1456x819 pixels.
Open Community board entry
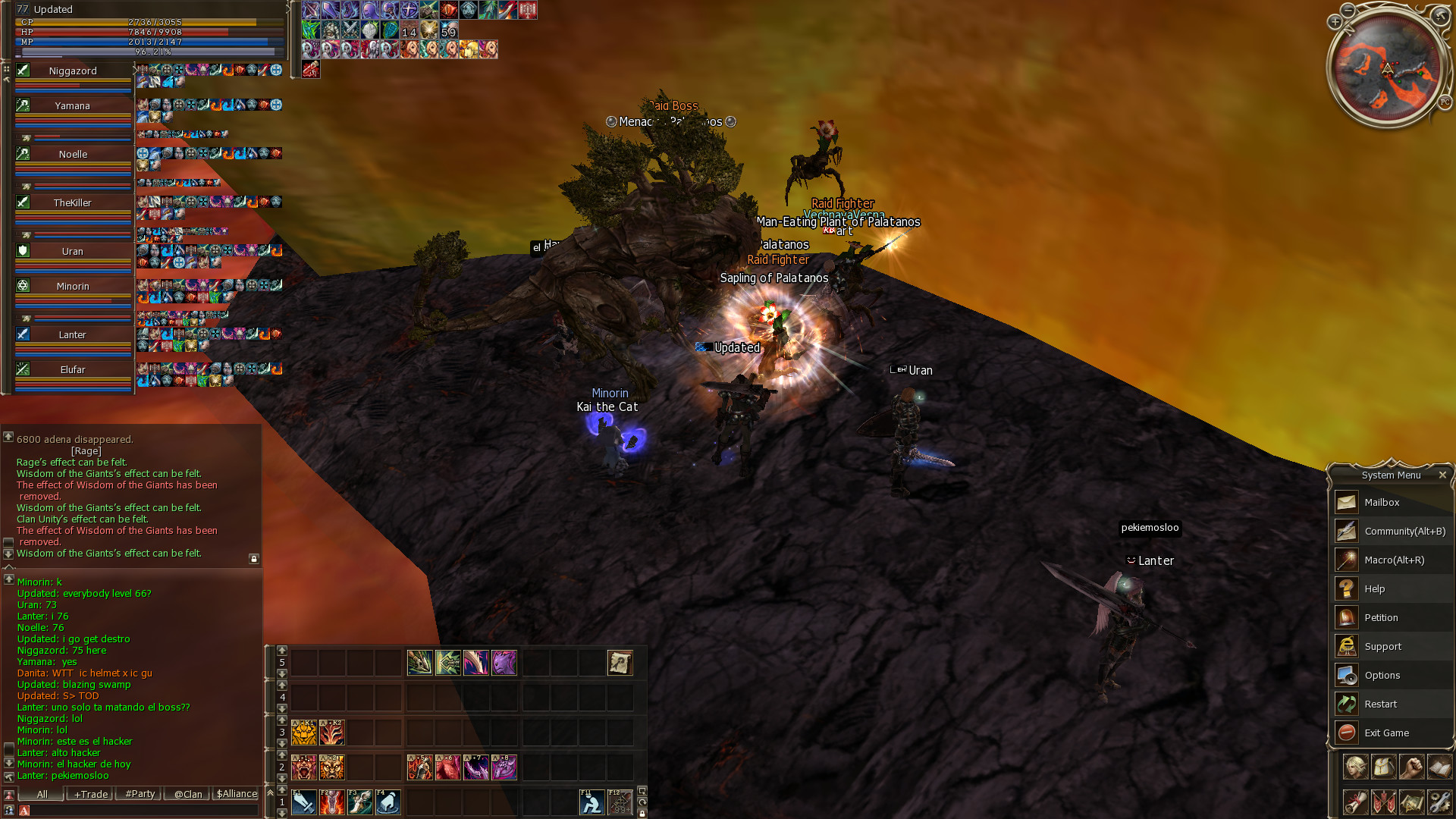pos(1404,531)
